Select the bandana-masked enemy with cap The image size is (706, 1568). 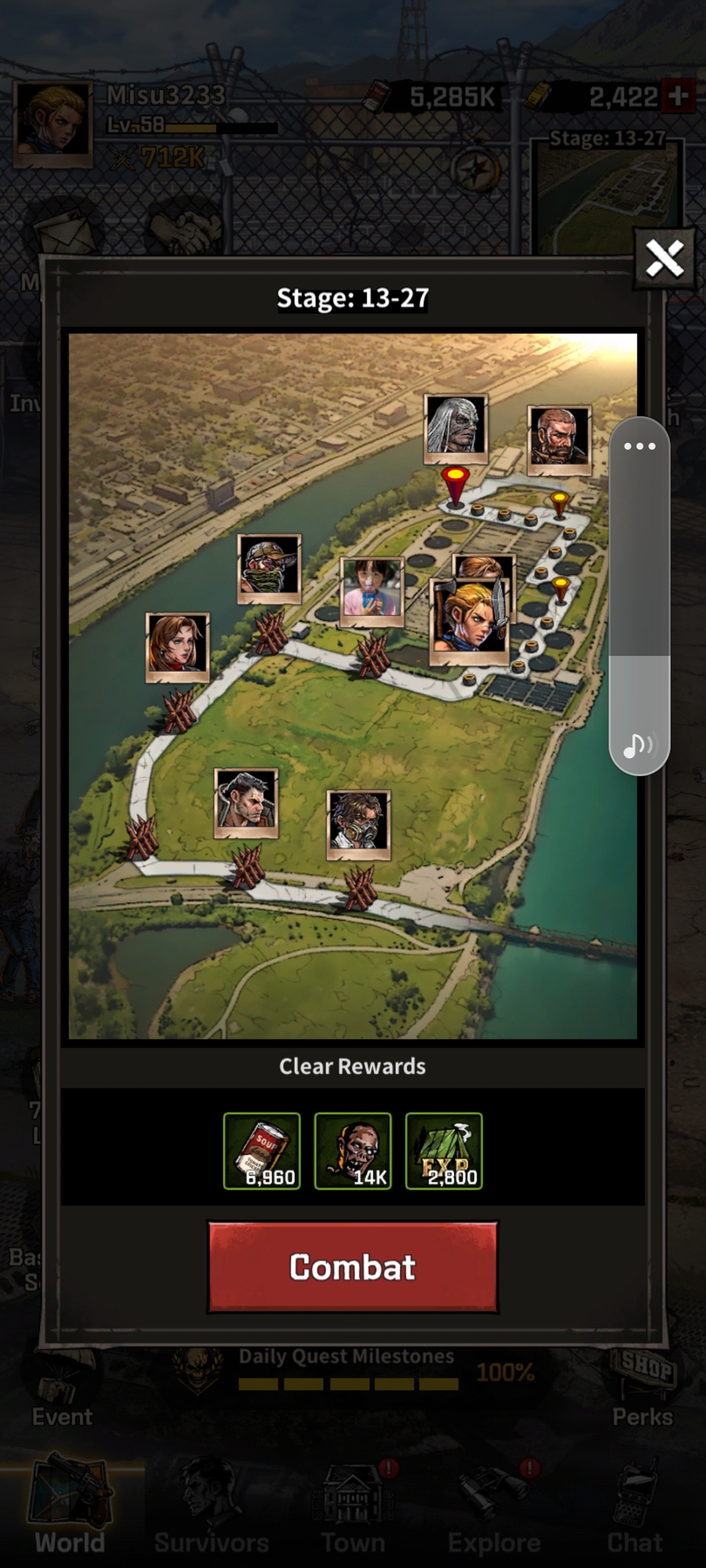(269, 567)
